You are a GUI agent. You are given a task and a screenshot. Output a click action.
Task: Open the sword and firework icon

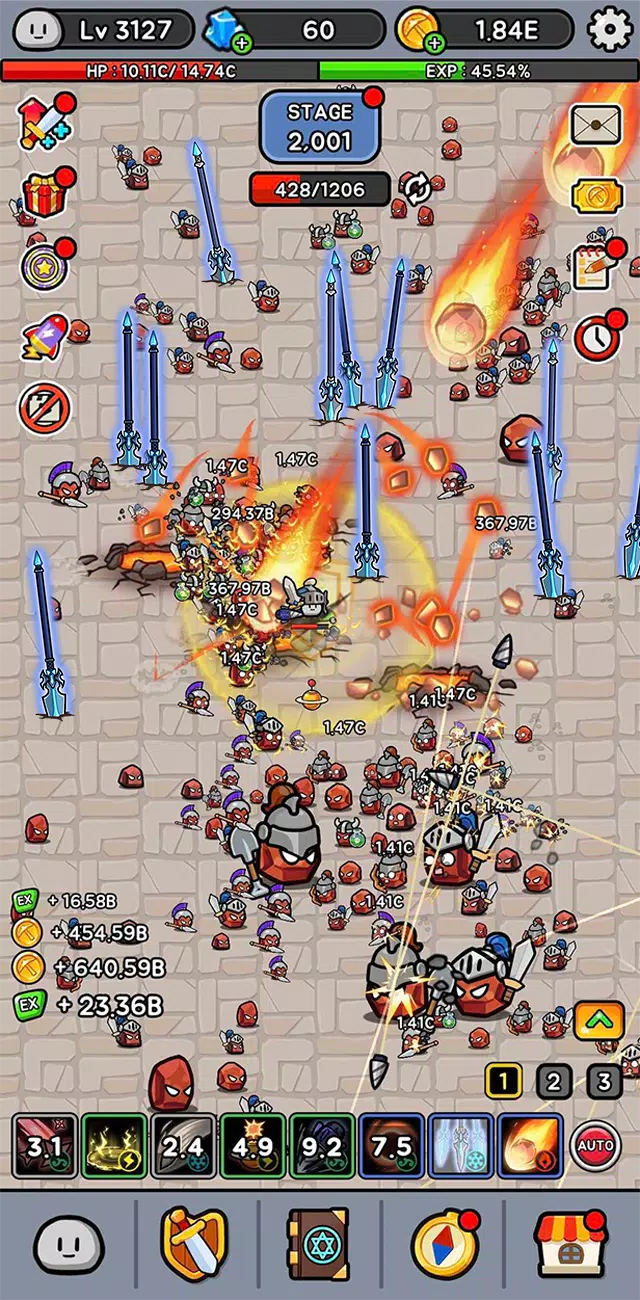click(x=44, y=124)
